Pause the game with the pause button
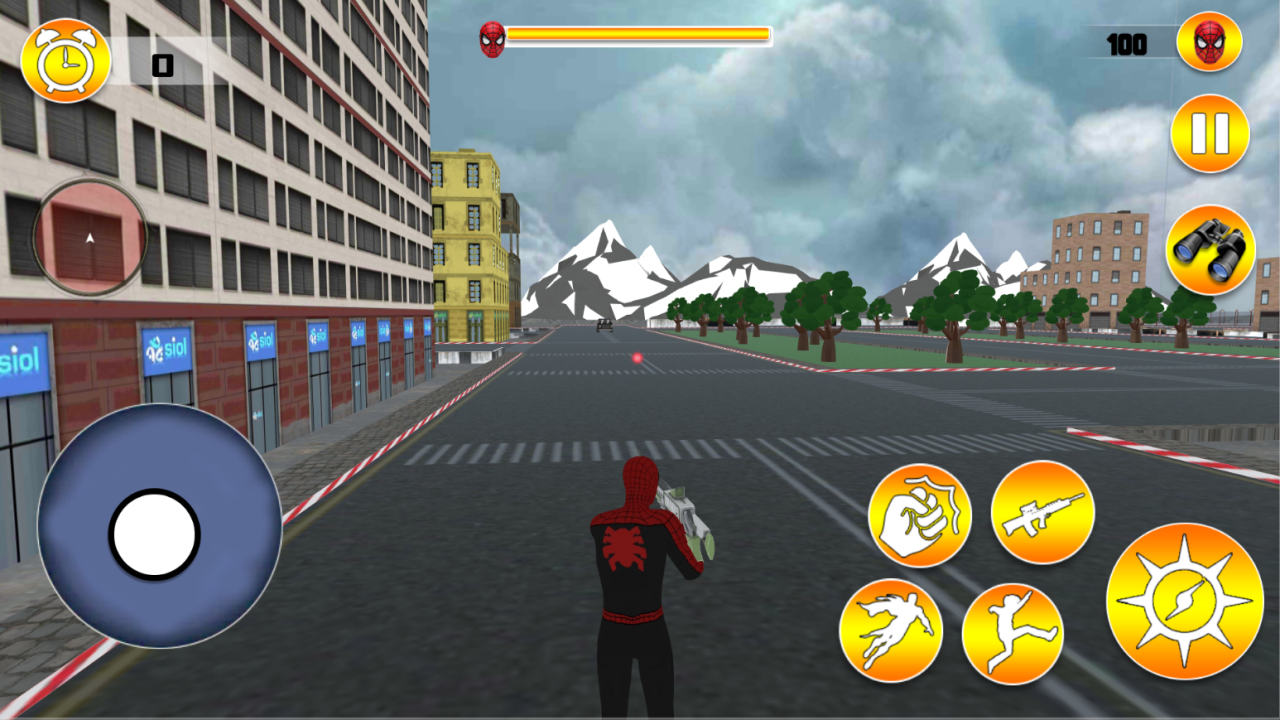The image size is (1280, 720). point(1210,132)
